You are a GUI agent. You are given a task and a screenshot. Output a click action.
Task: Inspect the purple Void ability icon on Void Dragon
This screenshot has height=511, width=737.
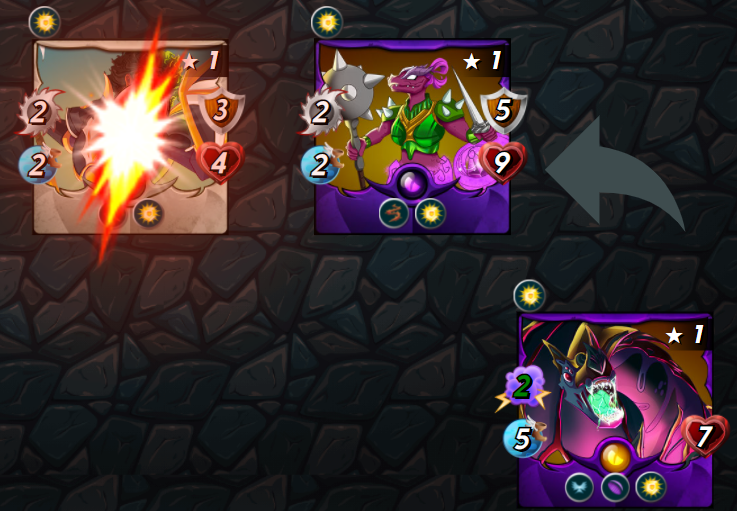(x=615, y=487)
